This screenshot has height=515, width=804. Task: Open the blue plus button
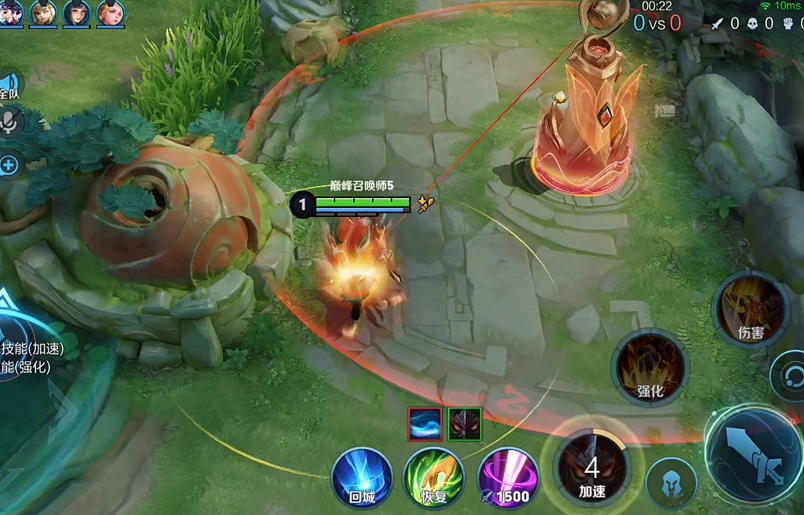pos(9,164)
